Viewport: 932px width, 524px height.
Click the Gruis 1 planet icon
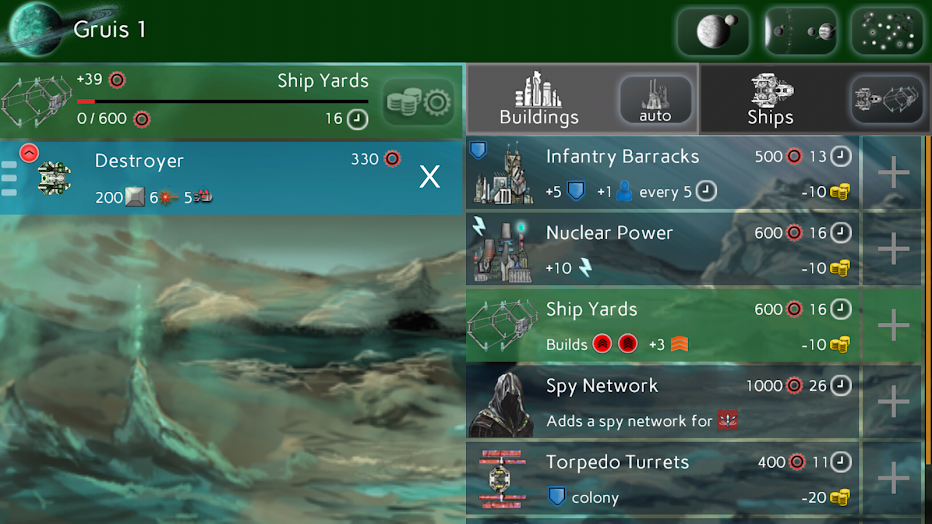(x=35, y=30)
